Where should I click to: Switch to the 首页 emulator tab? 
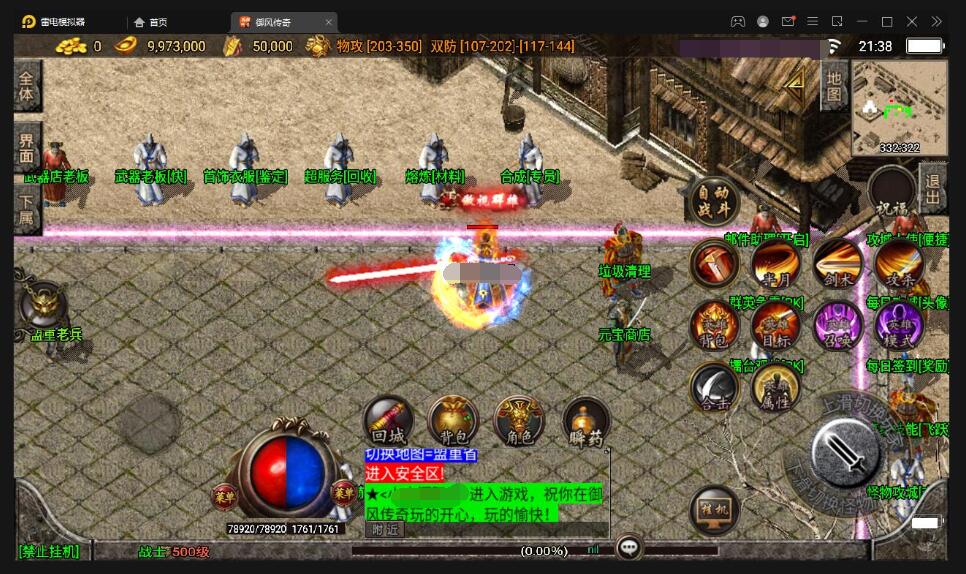pos(150,22)
